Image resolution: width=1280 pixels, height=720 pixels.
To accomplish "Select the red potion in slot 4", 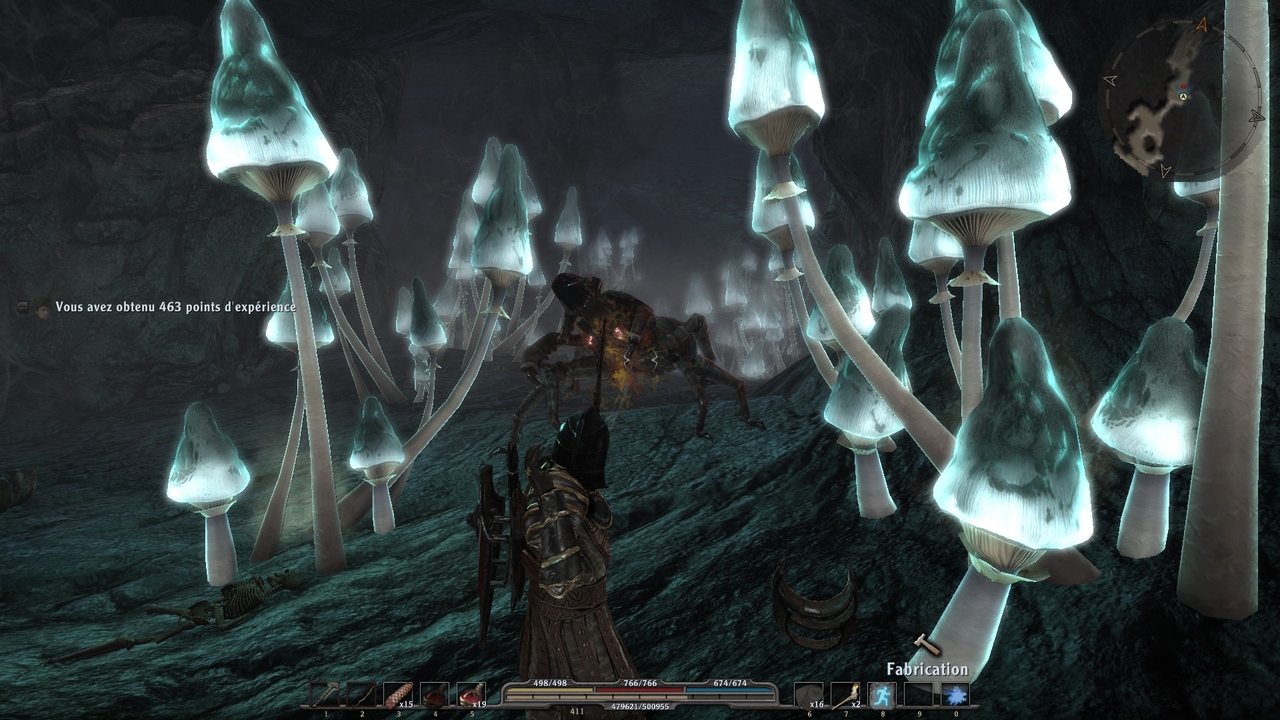I will tap(434, 694).
